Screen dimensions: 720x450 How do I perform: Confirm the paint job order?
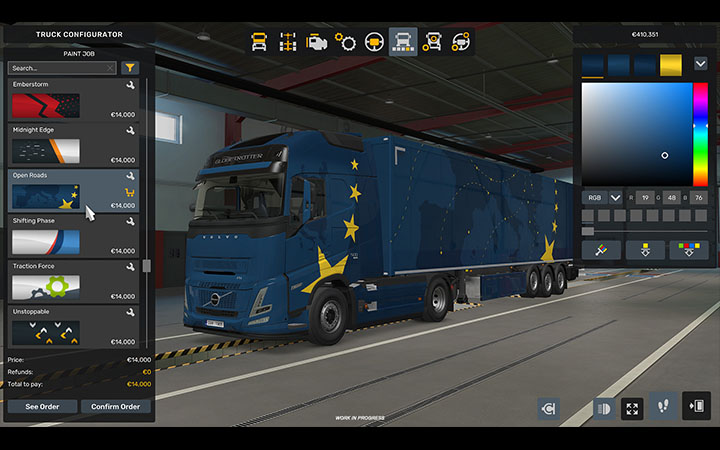pos(115,406)
